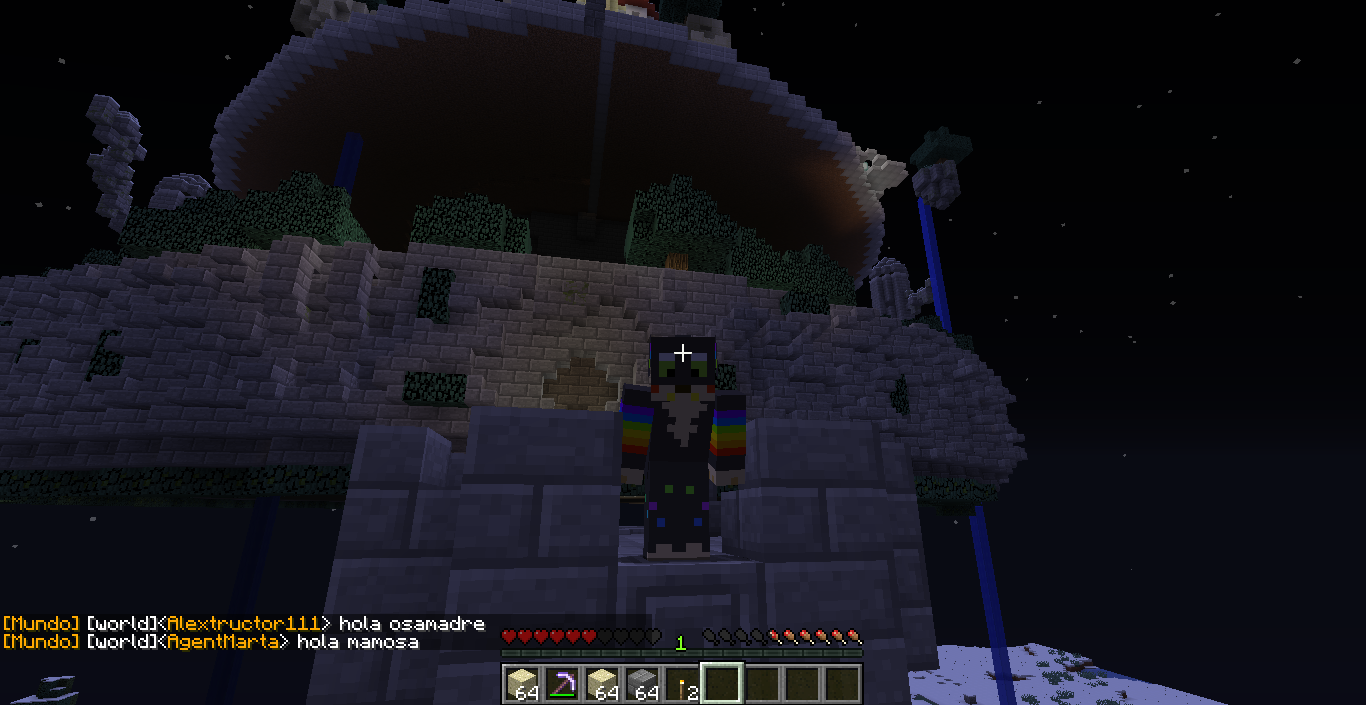Choose the torch slot in the hotbar

coord(682,683)
